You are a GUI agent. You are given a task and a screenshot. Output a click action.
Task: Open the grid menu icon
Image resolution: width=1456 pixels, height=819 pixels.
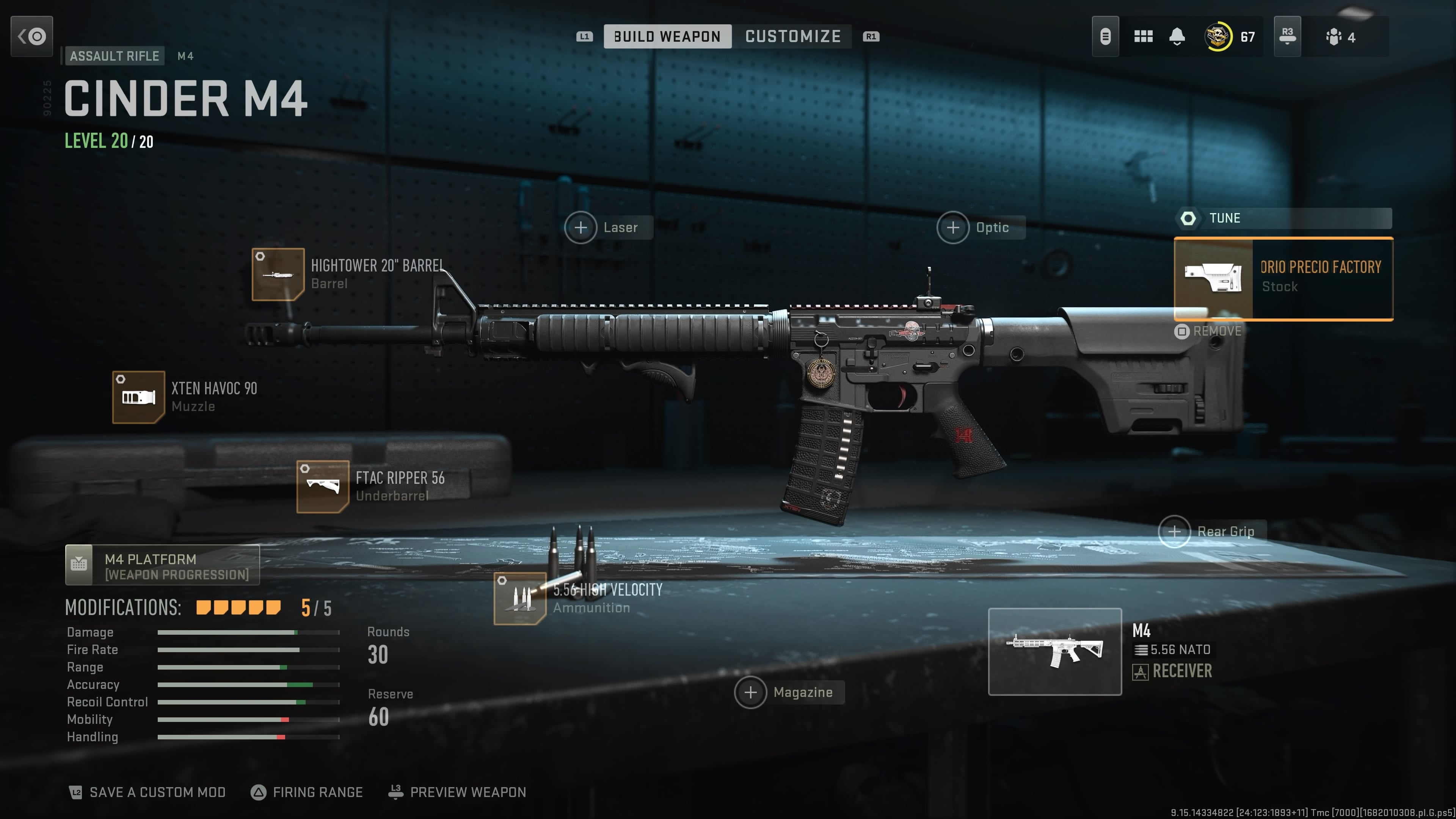click(1143, 37)
